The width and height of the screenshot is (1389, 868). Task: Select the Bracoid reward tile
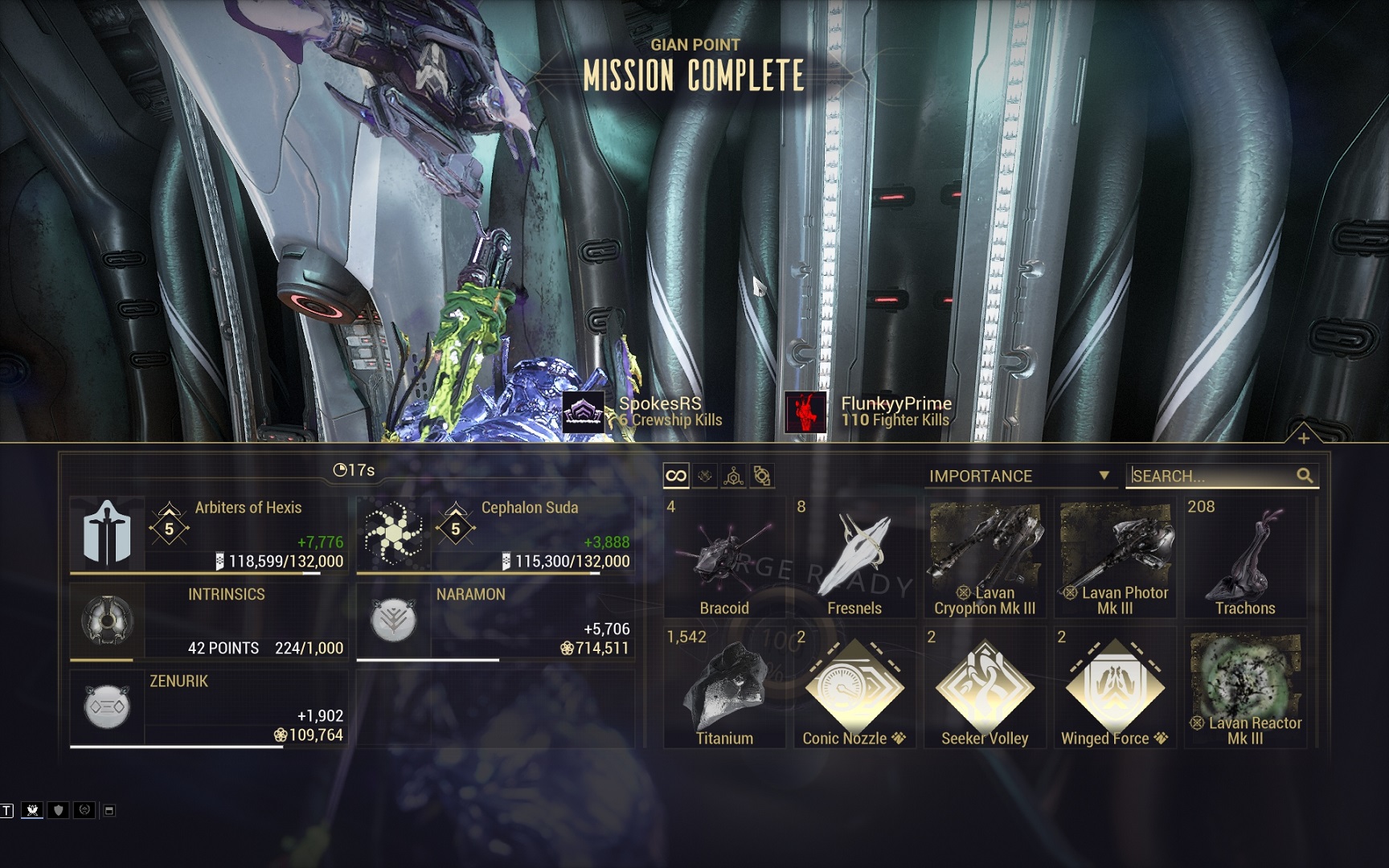pos(724,558)
